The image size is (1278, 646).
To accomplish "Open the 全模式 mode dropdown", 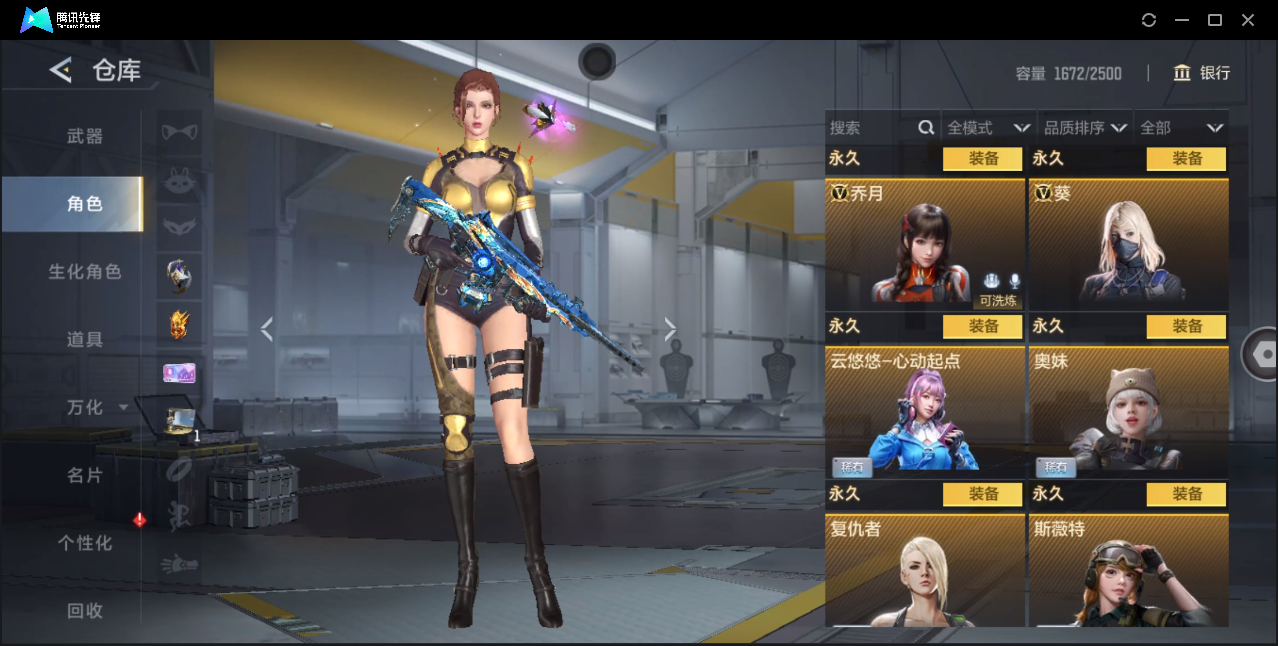I will click(988, 128).
